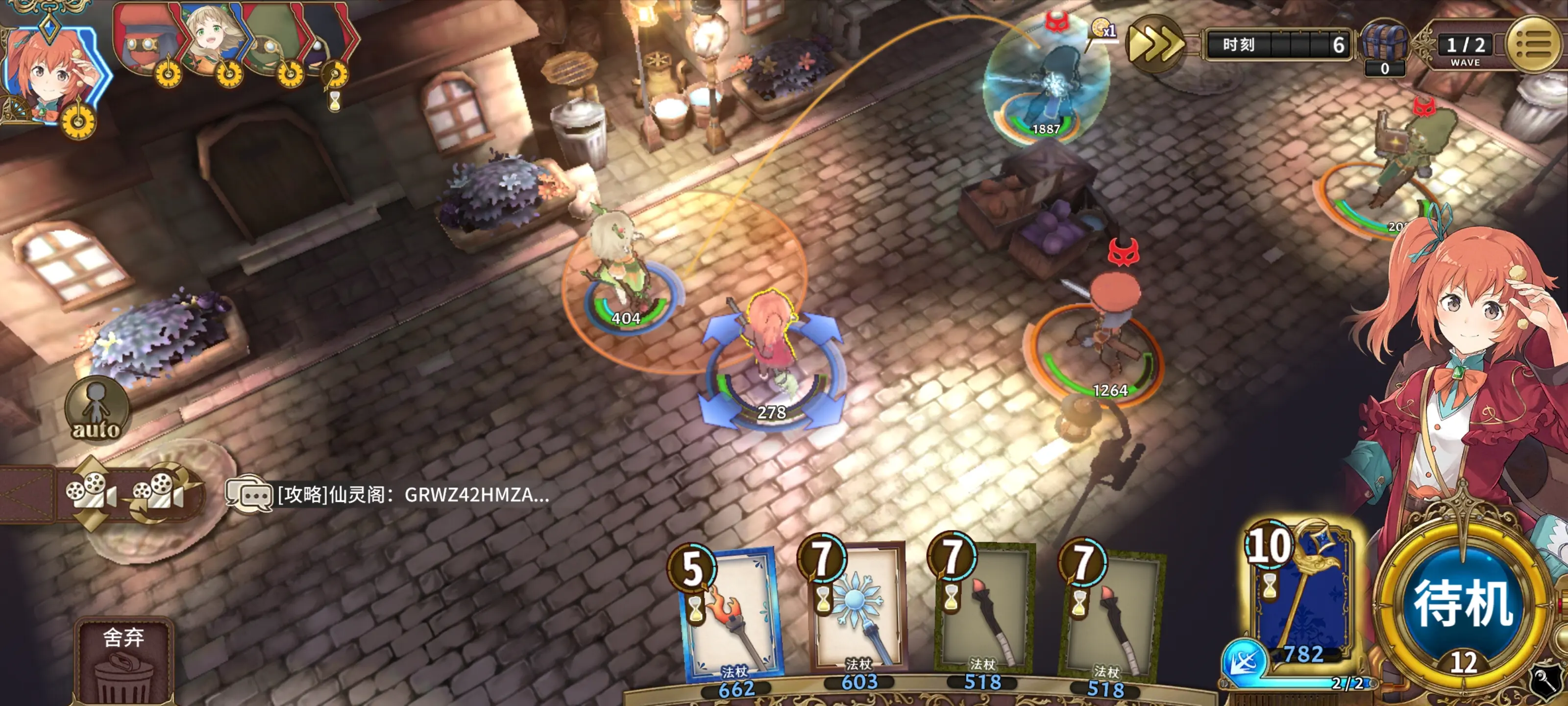Toggle the auto battle button
This screenshot has height=706, width=1568.
tap(96, 410)
